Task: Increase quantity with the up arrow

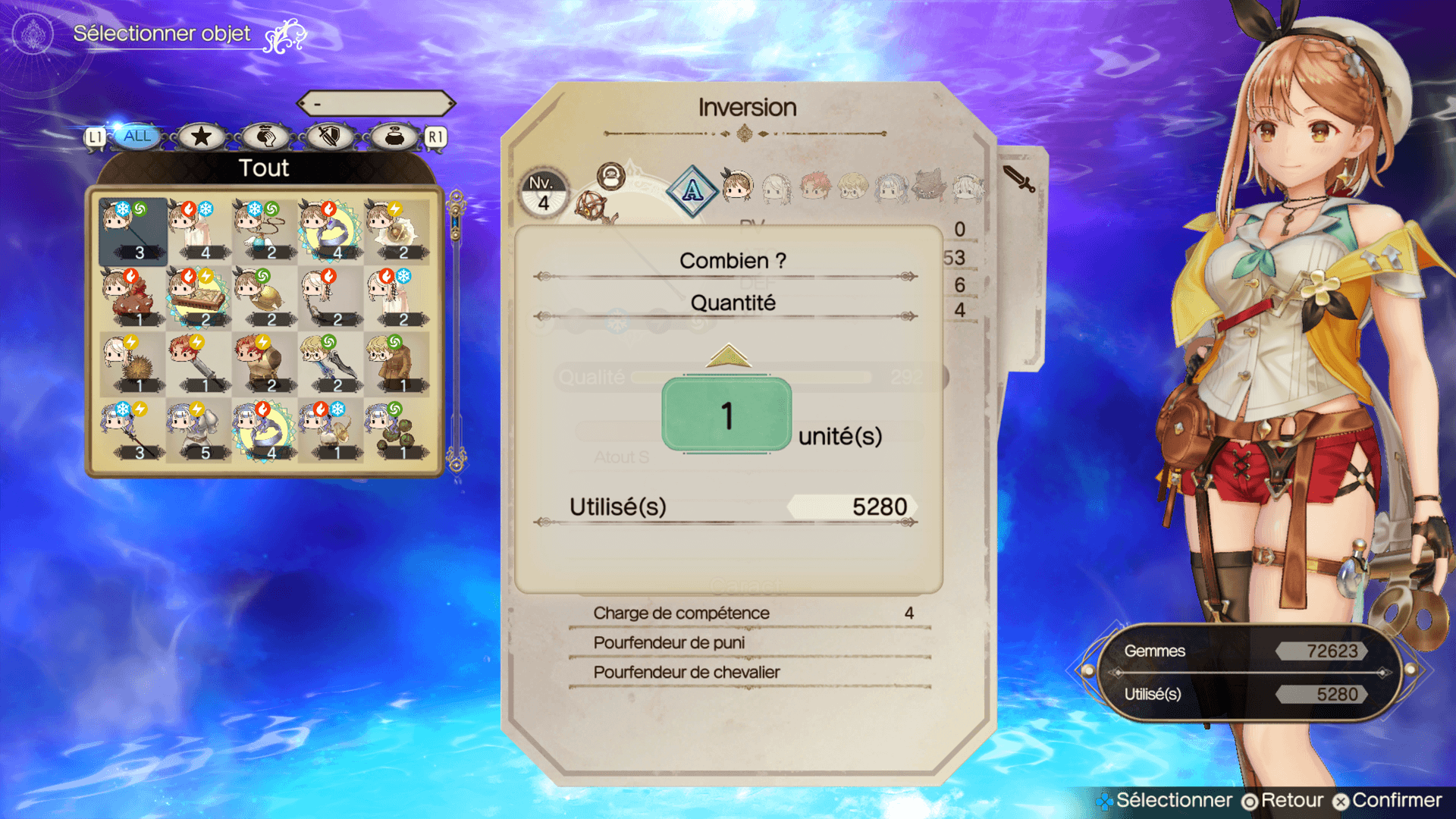Action: point(728,356)
